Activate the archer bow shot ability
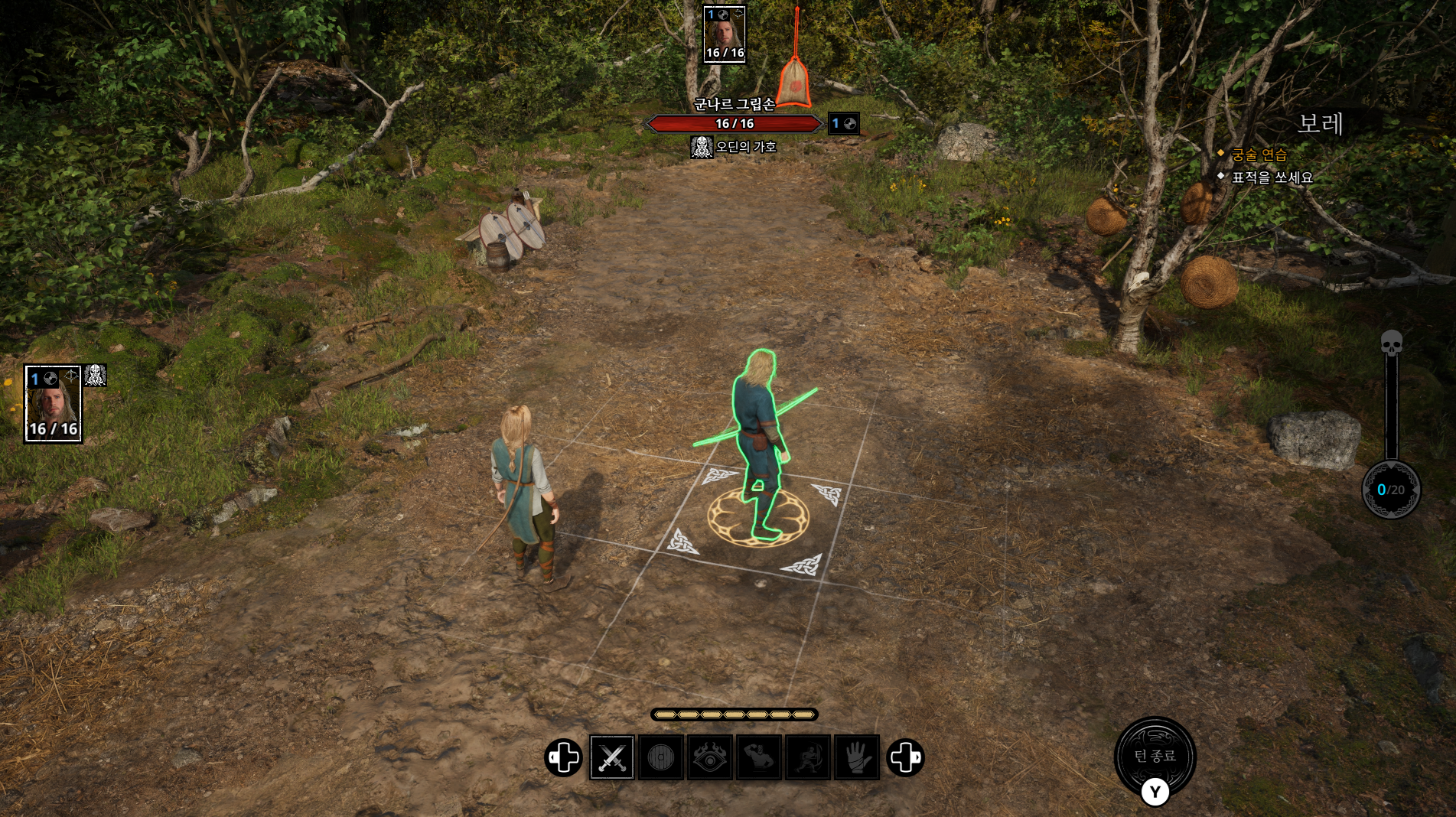Viewport: 1456px width, 817px height. (807, 757)
